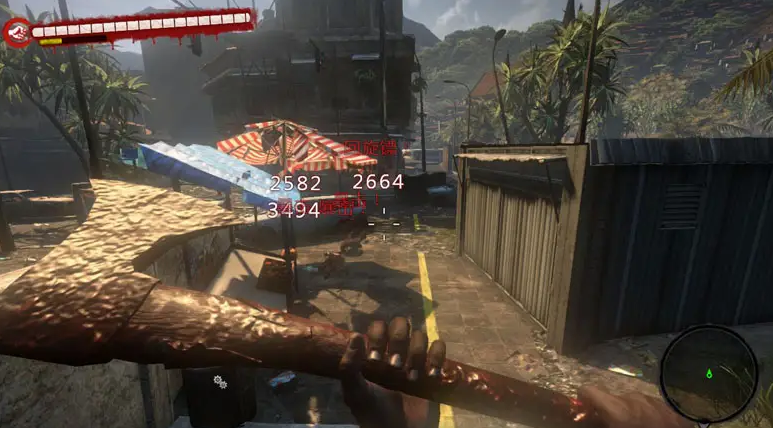
Task: Select the twin gears interaction marker
Action: [220, 382]
